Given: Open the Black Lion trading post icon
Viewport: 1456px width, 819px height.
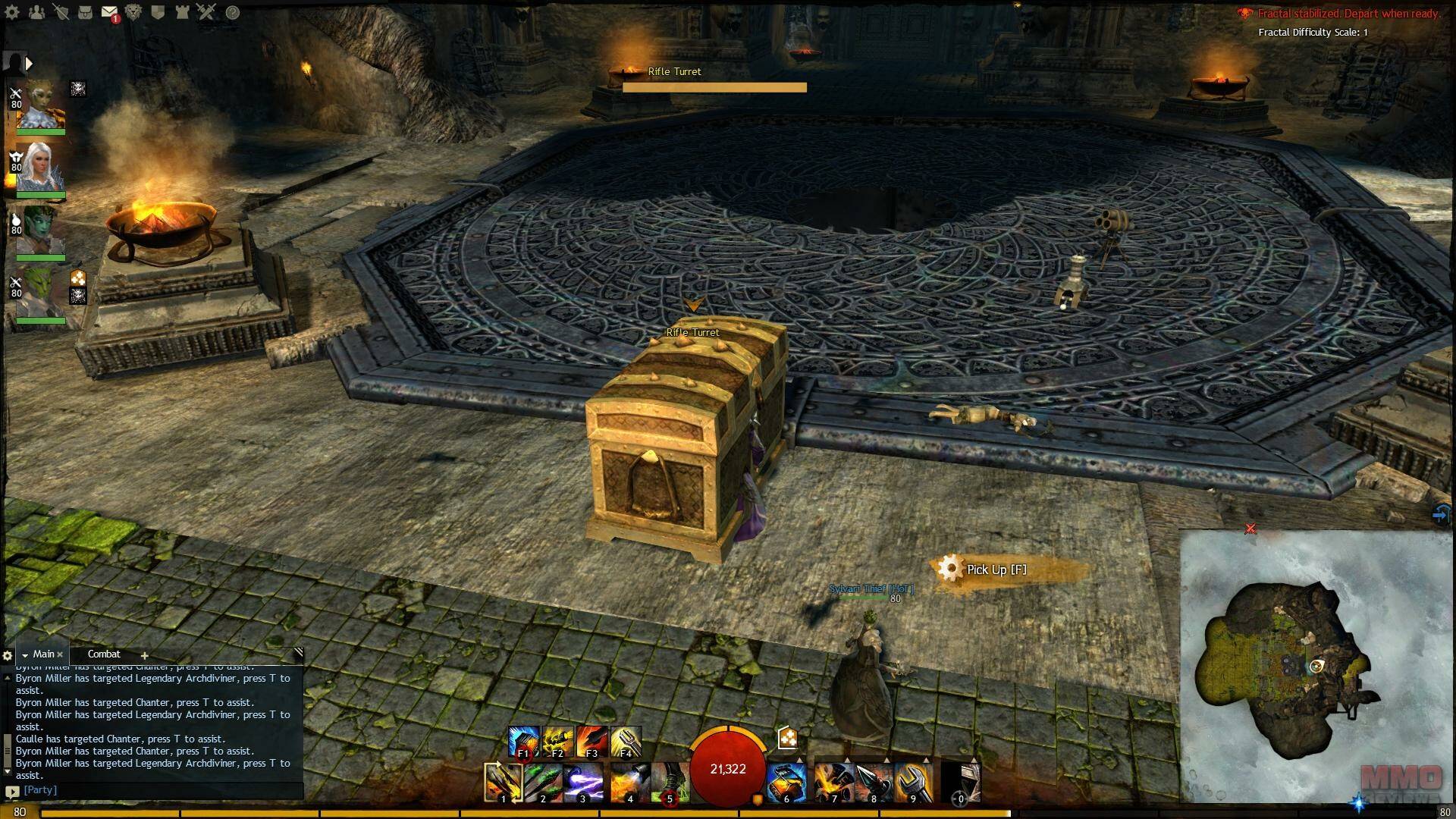Looking at the screenshot, I should pos(133,12).
